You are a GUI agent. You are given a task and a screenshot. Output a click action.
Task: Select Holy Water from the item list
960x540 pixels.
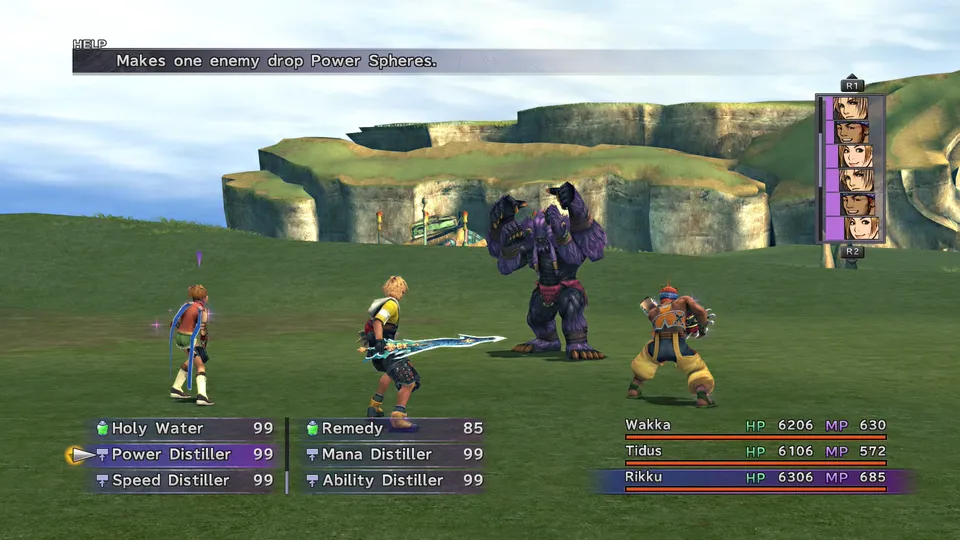click(157, 428)
